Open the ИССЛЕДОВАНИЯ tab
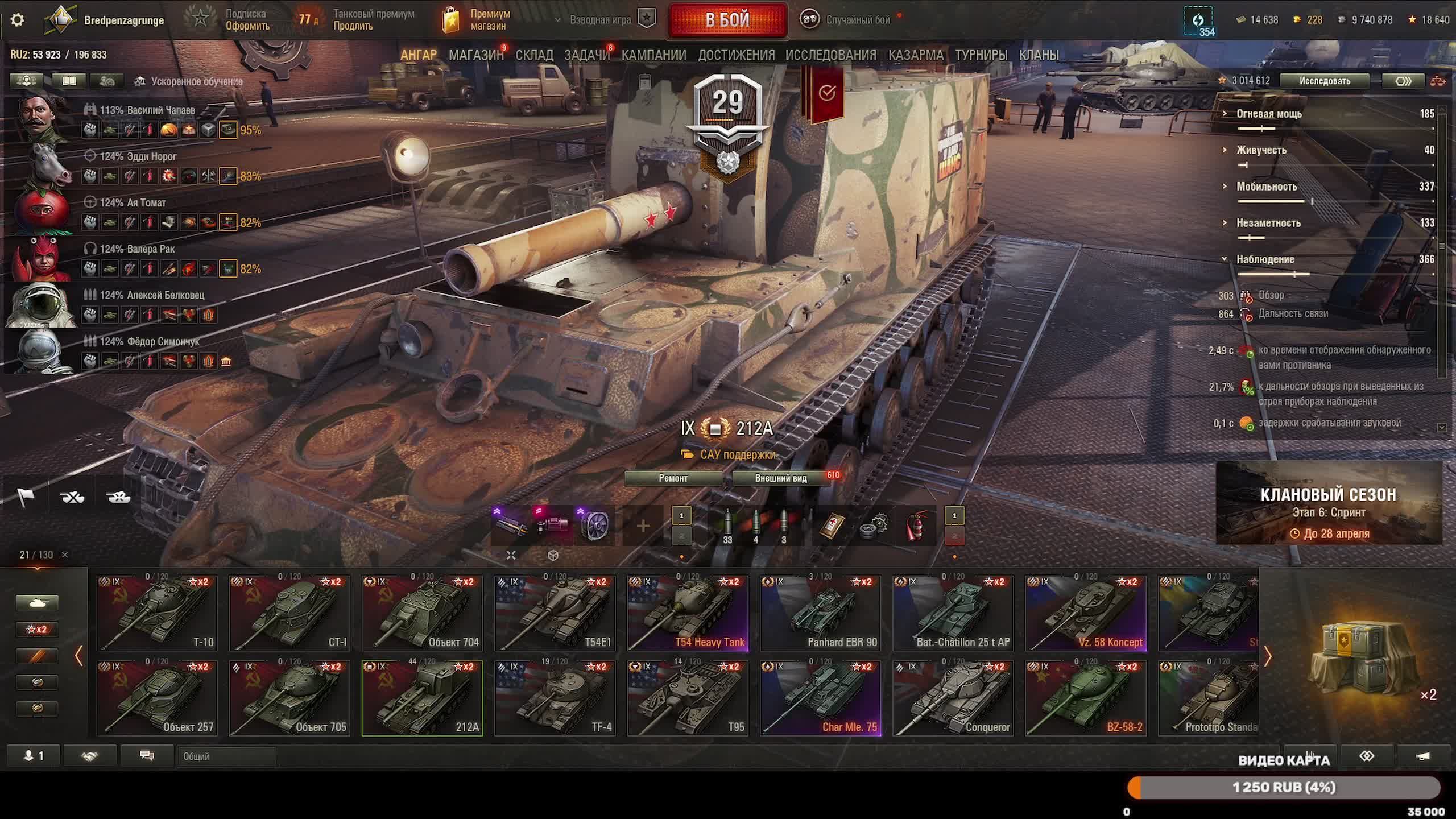Image resolution: width=1456 pixels, height=819 pixels. [830, 55]
